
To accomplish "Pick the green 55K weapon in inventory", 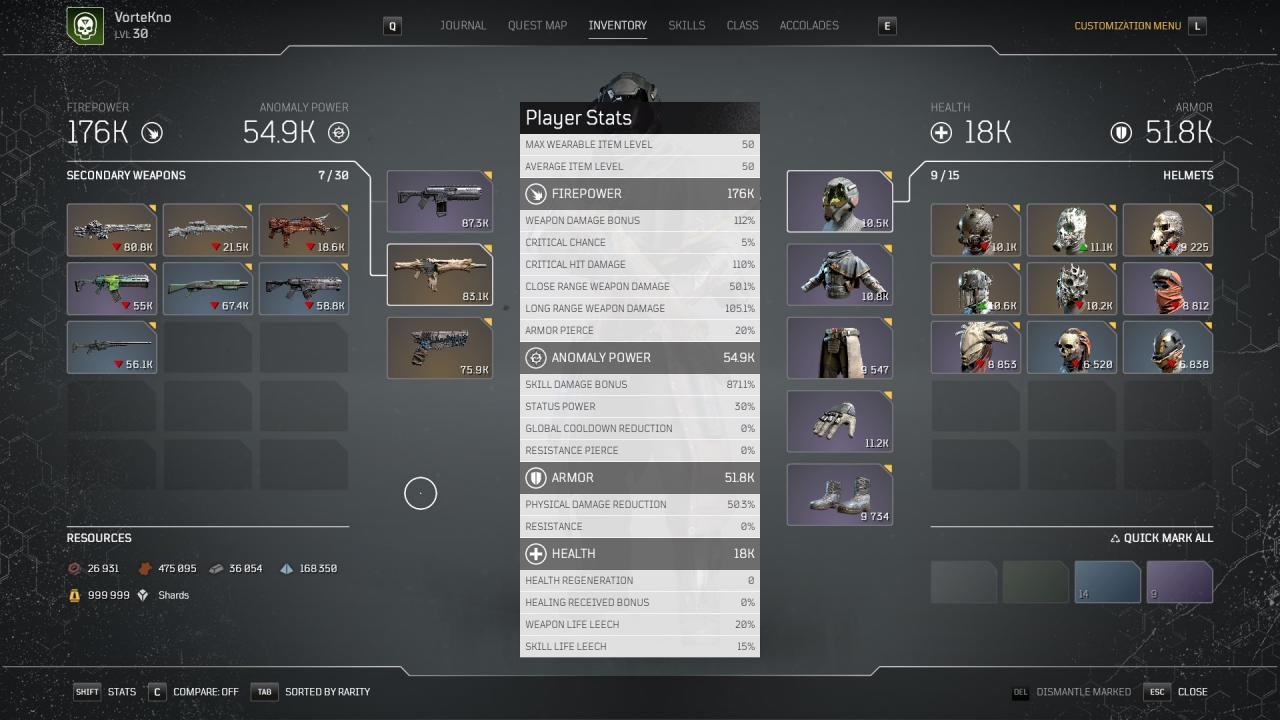I will tap(111, 288).
